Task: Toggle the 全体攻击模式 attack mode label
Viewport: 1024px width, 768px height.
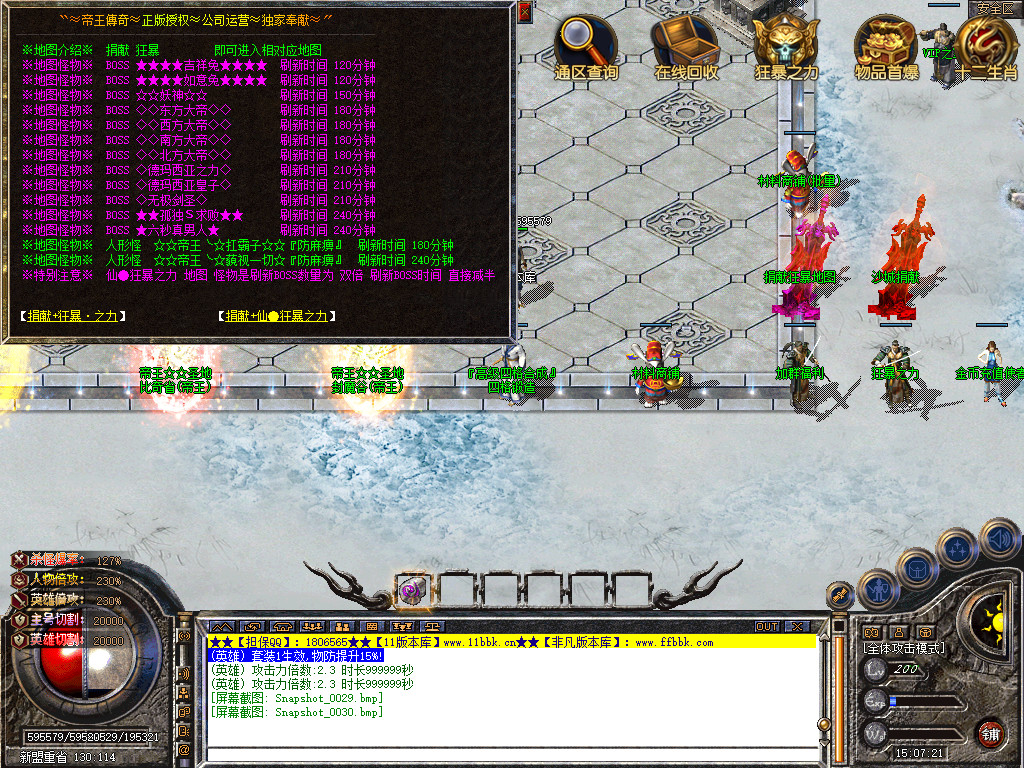Action: pos(904,648)
